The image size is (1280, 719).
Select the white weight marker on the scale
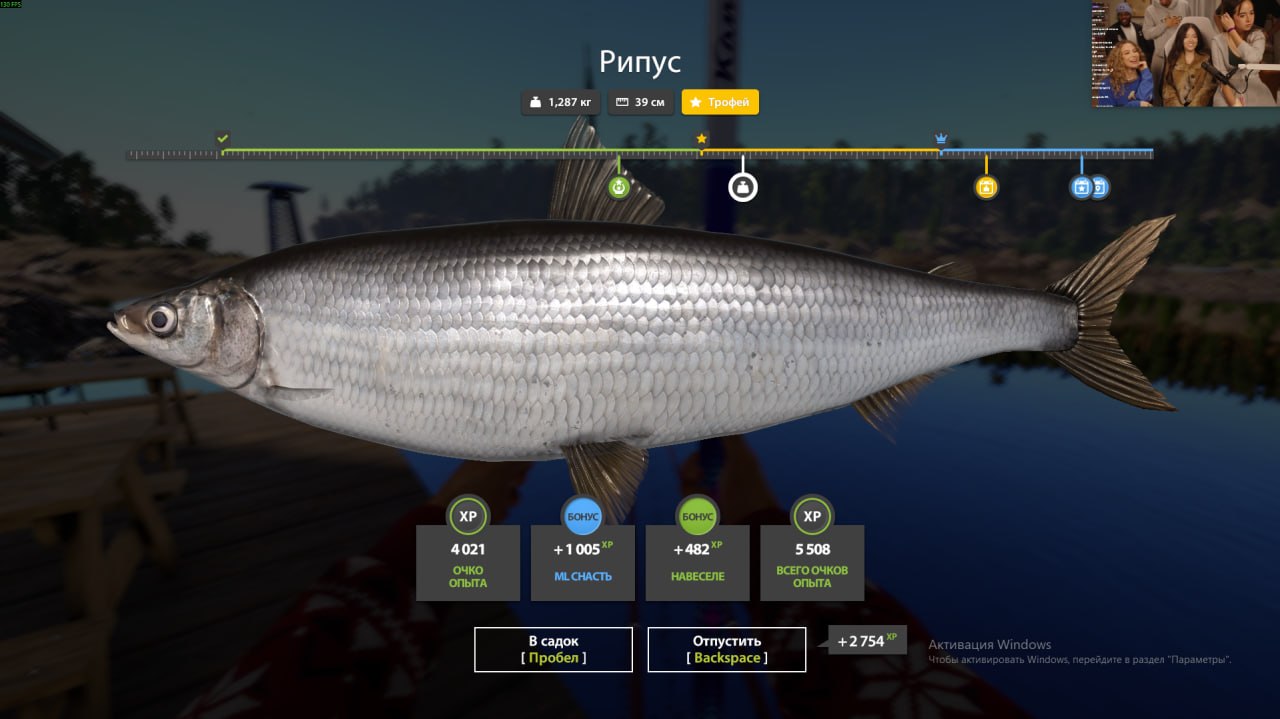pyautogui.click(x=743, y=187)
